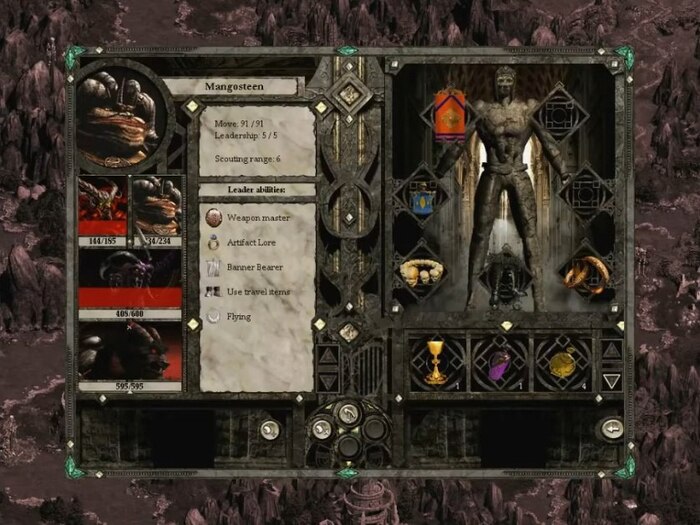This screenshot has height=525, width=700.
Task: Click the Flying ability entry
Action: [x=238, y=317]
